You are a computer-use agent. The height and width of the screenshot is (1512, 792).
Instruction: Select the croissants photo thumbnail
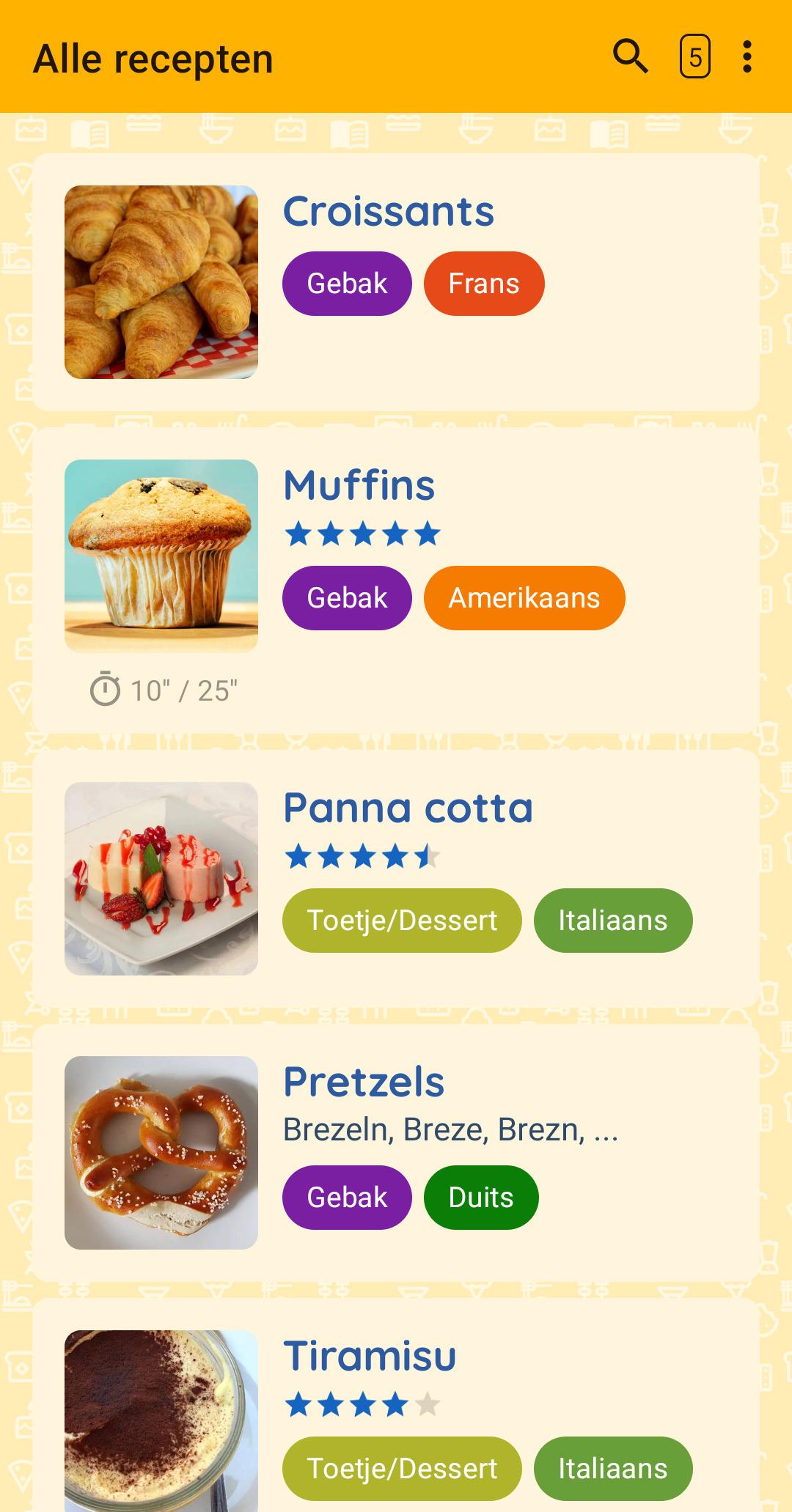click(161, 282)
